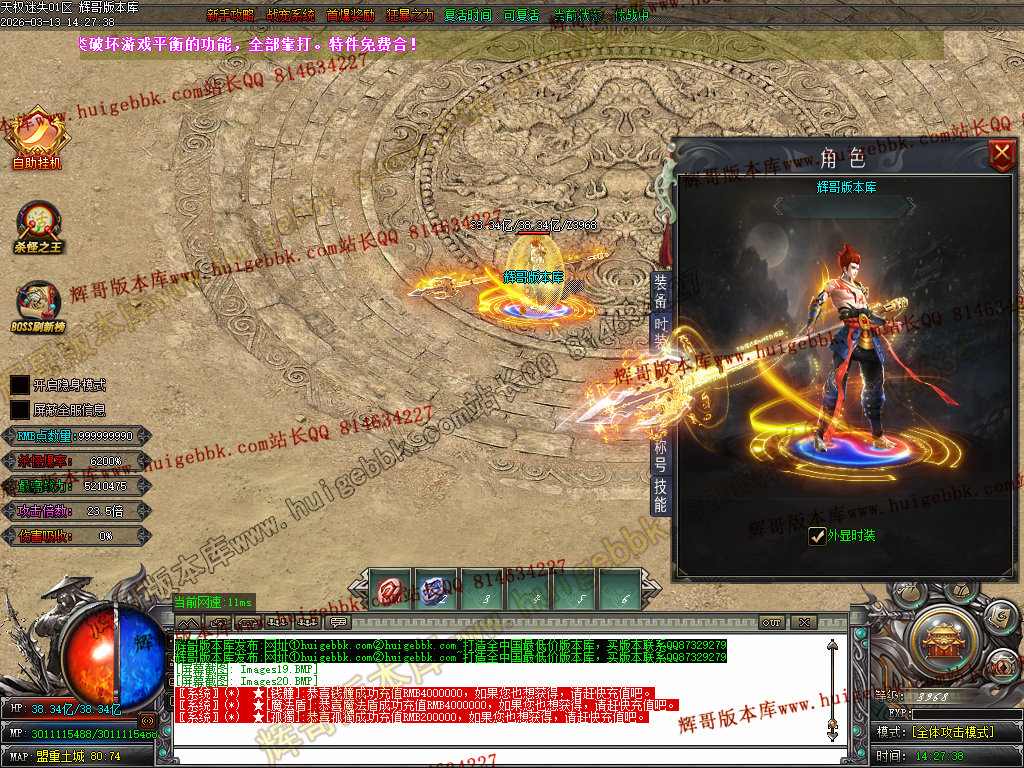The width and height of the screenshot is (1024, 768).
Task: Open the 狂暴之力 menu entry
Action: click(x=410, y=15)
